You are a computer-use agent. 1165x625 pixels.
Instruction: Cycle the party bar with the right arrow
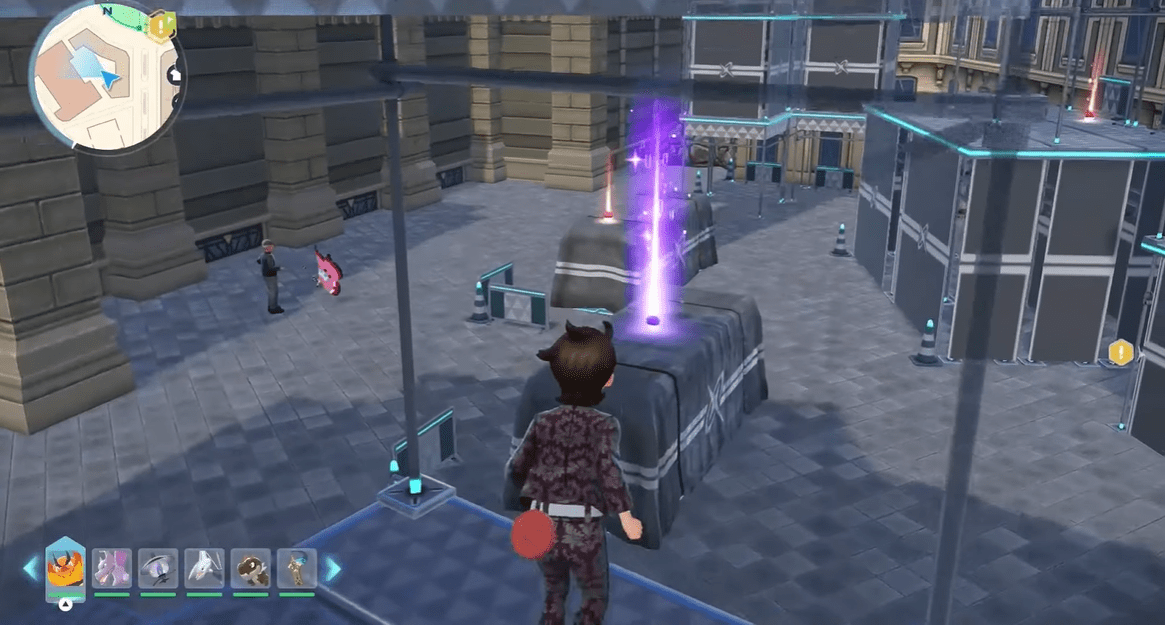(331, 569)
